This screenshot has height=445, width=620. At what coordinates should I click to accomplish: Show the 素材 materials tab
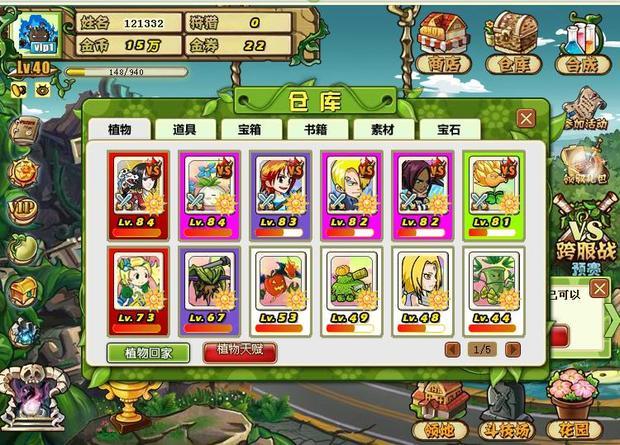[381, 129]
